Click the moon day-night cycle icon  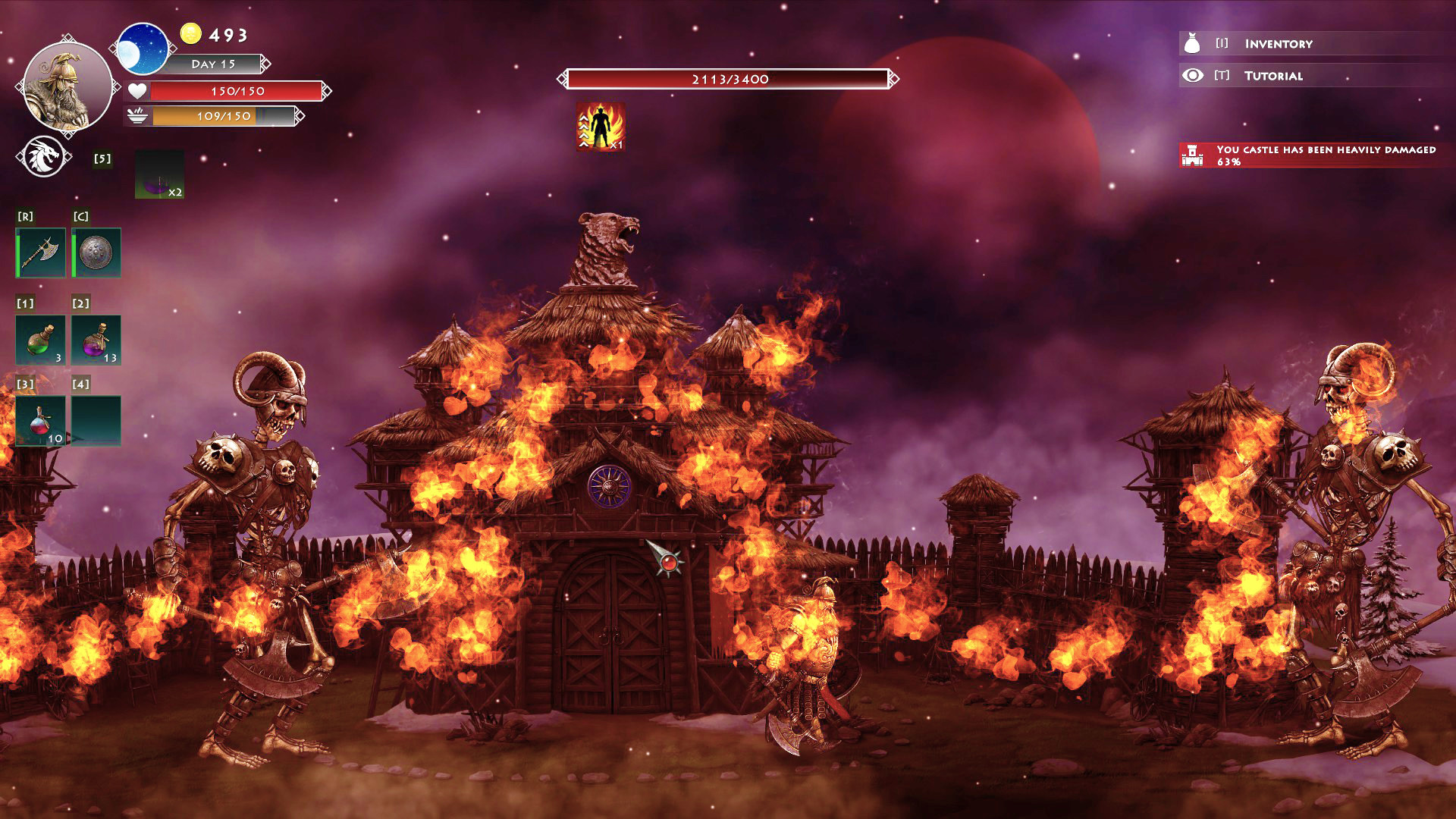[143, 49]
